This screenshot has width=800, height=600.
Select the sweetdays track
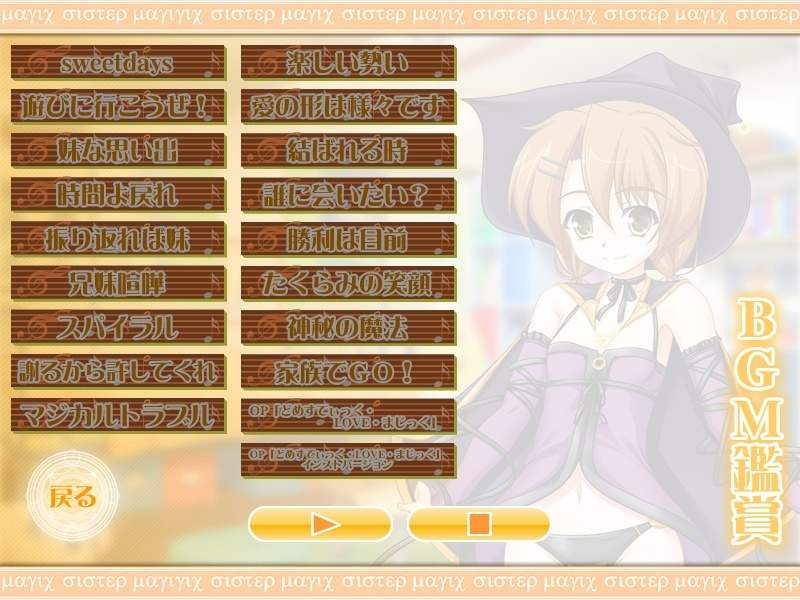(117, 63)
